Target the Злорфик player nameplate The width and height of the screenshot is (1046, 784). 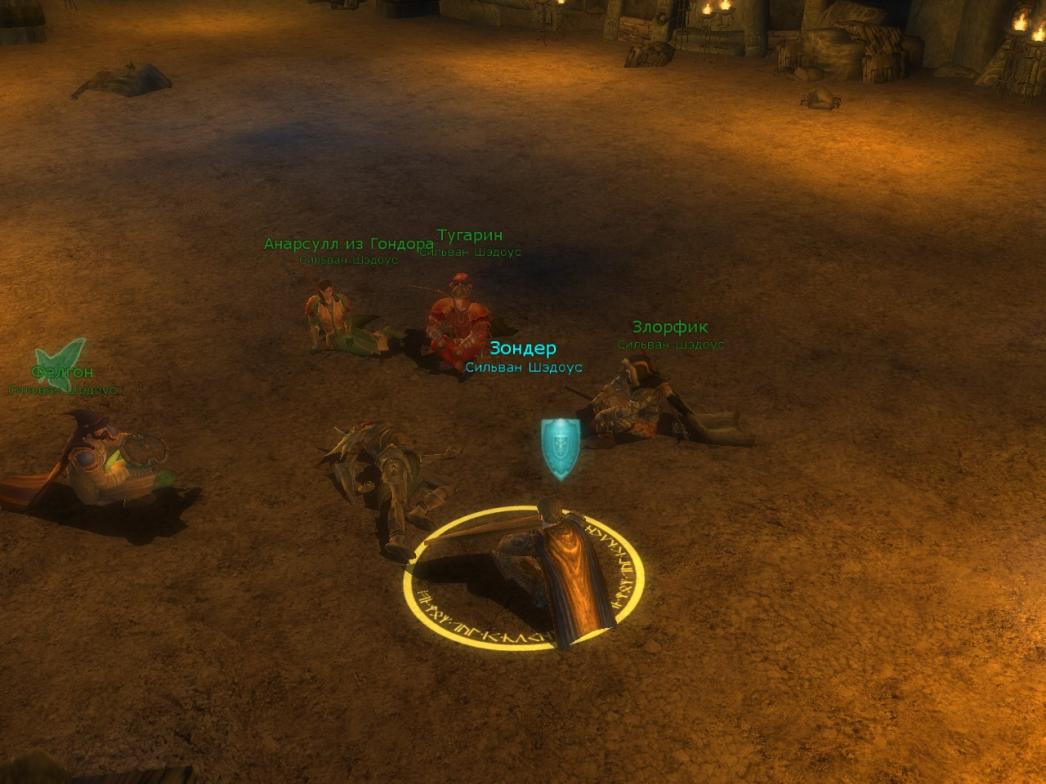pyautogui.click(x=670, y=328)
